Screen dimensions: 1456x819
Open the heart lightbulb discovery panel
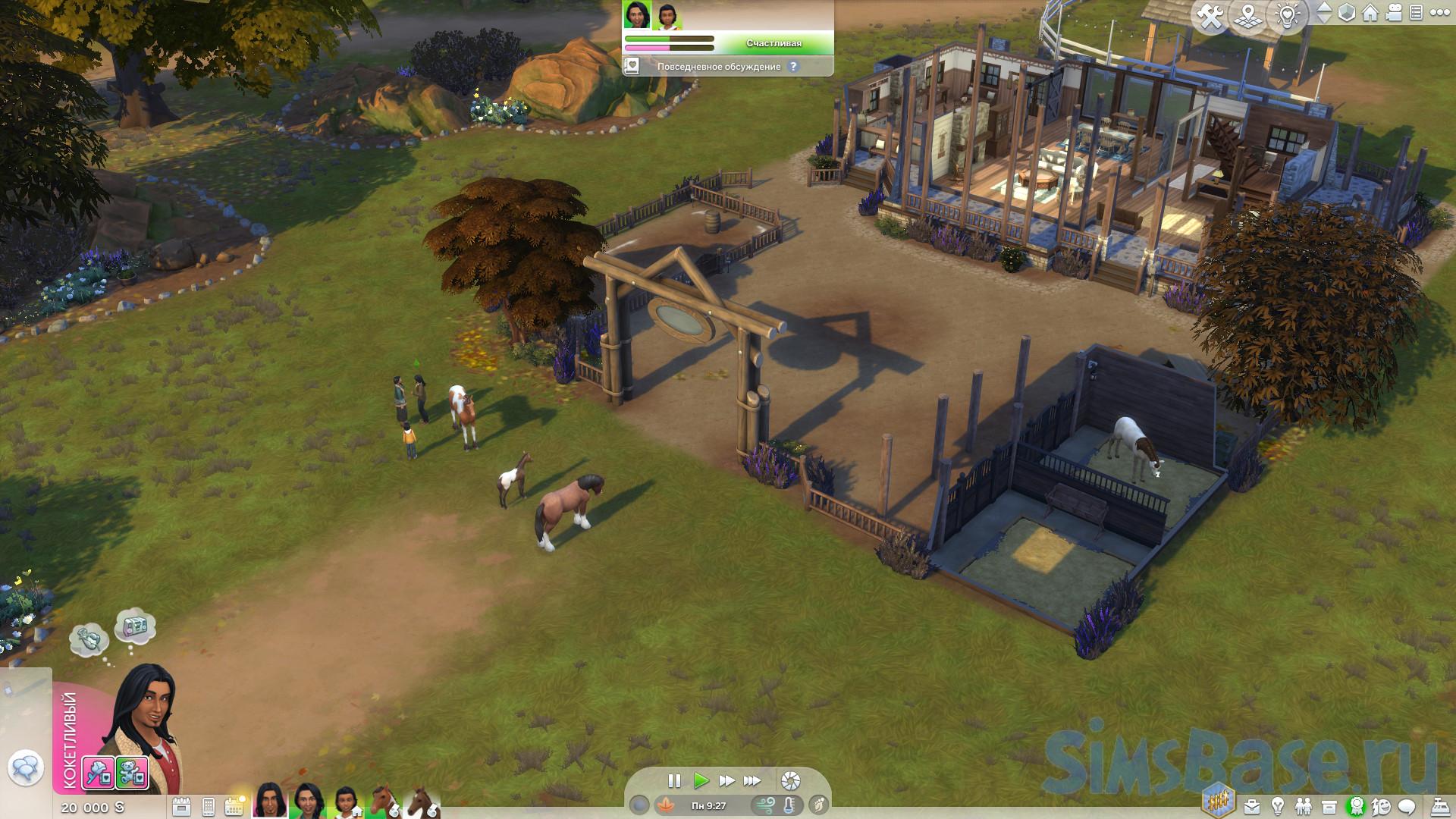(x=1288, y=16)
